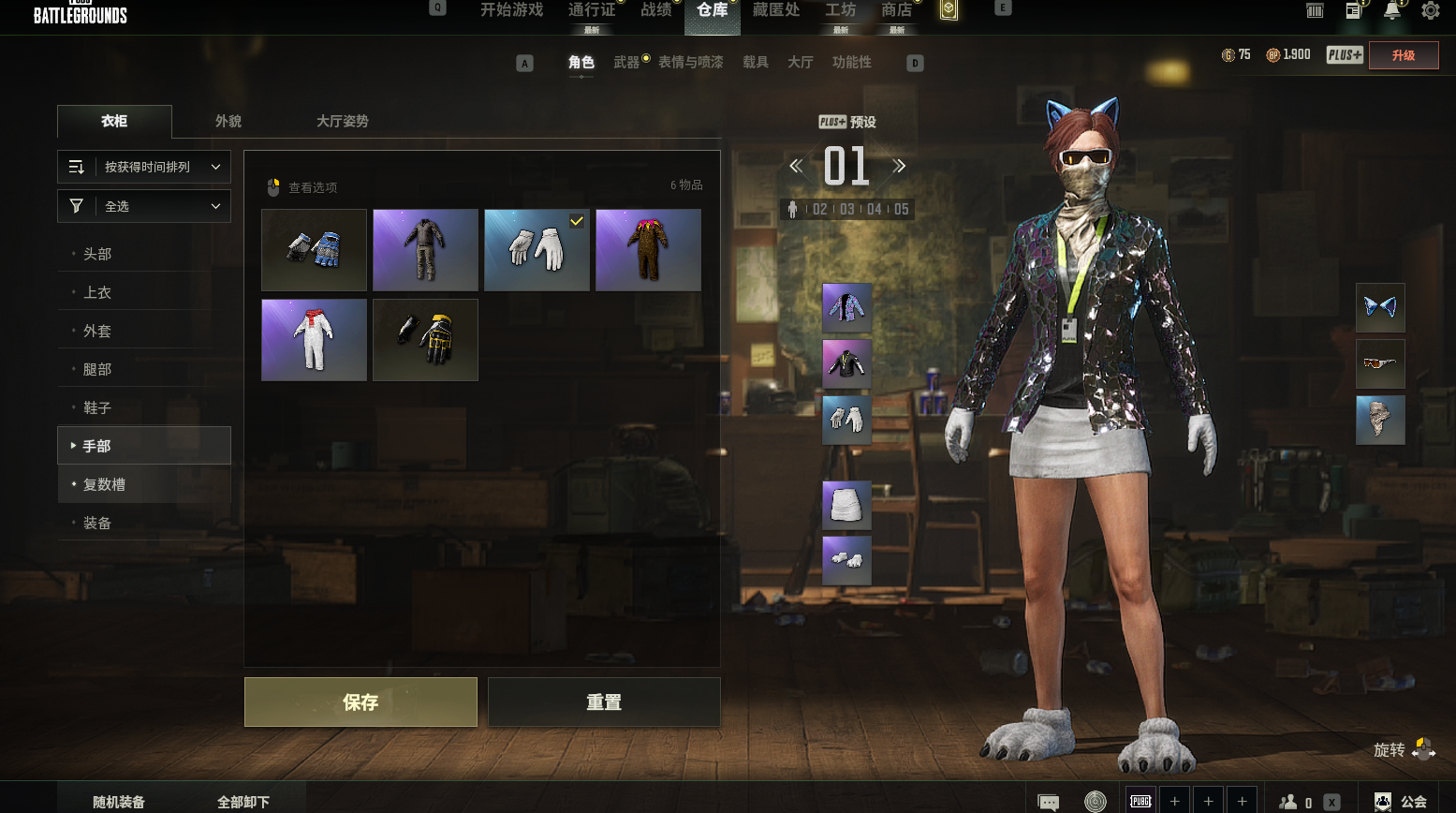
Task: Go to the next preset arrow
Action: tap(899, 167)
